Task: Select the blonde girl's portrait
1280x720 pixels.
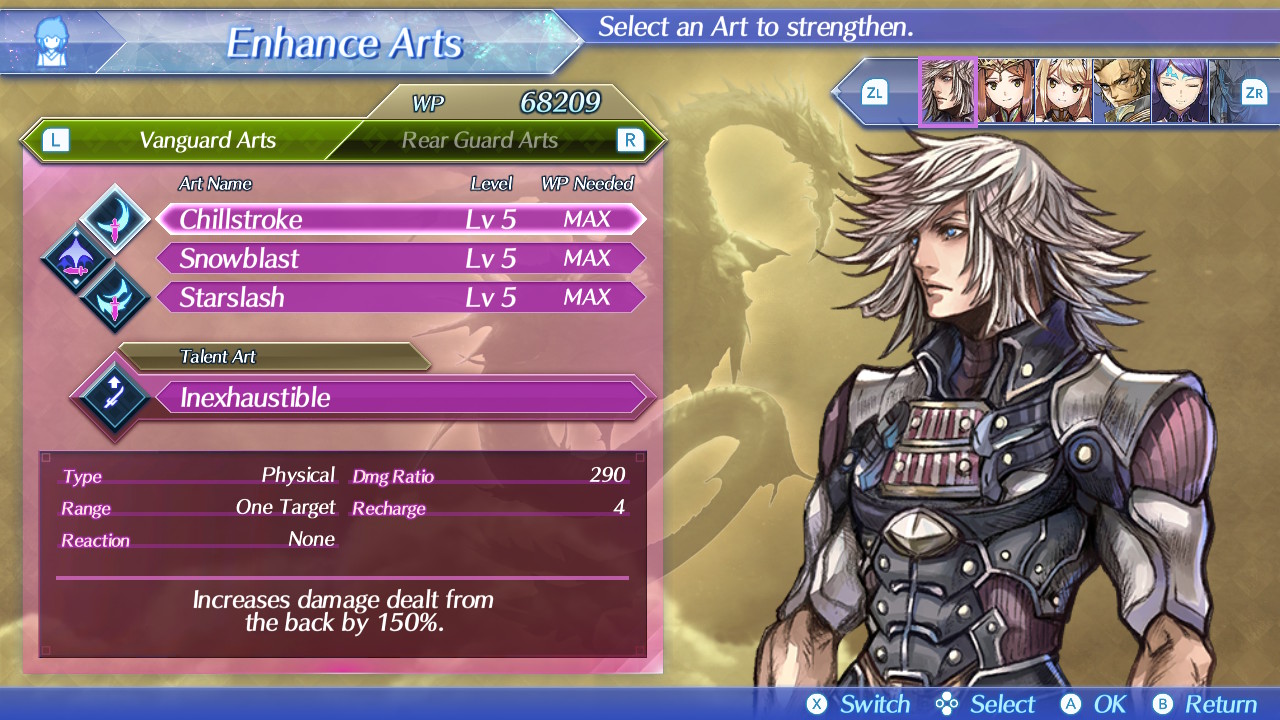Action: (x=1063, y=92)
